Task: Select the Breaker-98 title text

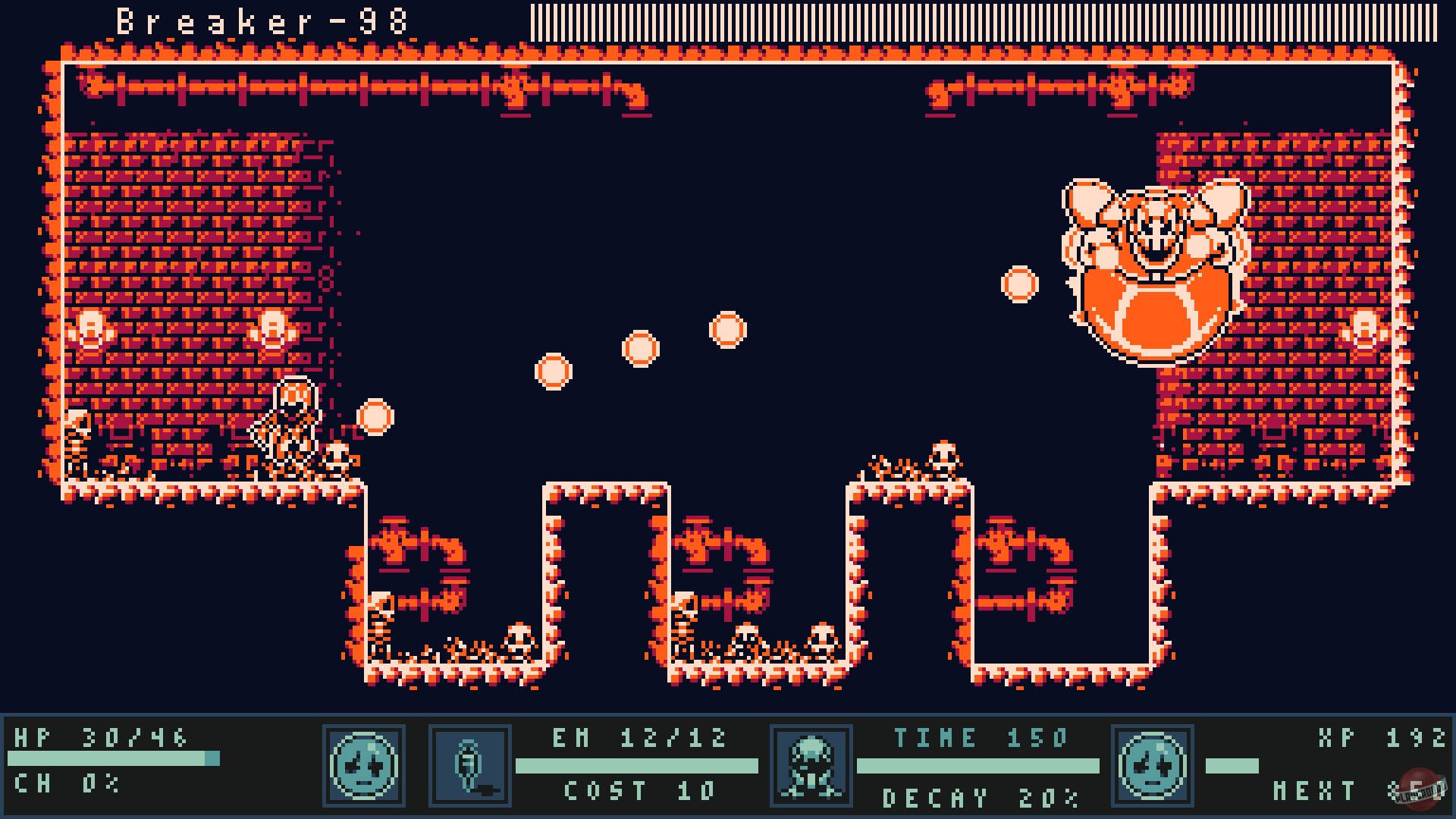Action: click(262, 21)
